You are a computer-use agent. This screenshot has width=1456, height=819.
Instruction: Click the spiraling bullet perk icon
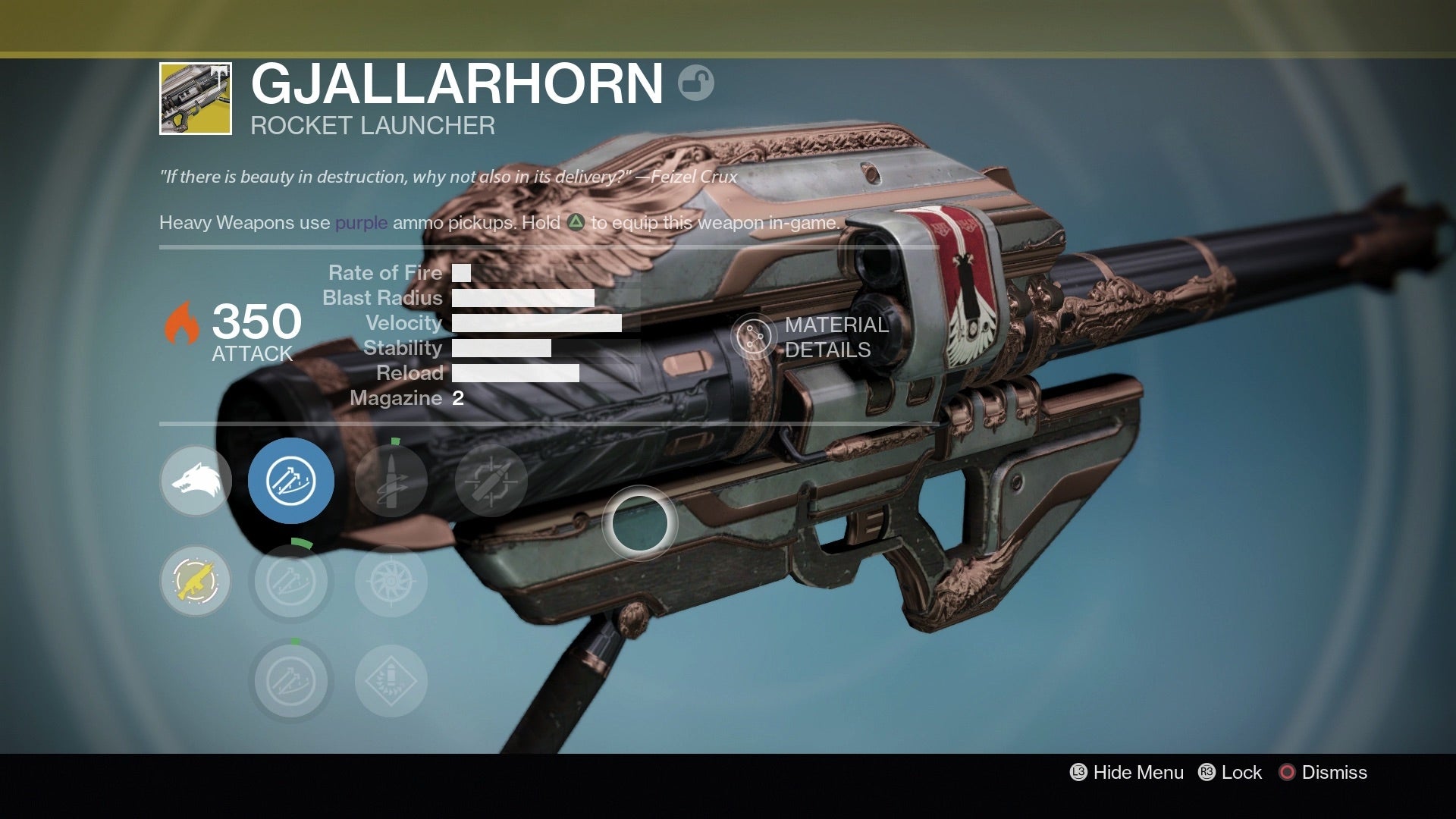pos(391,479)
